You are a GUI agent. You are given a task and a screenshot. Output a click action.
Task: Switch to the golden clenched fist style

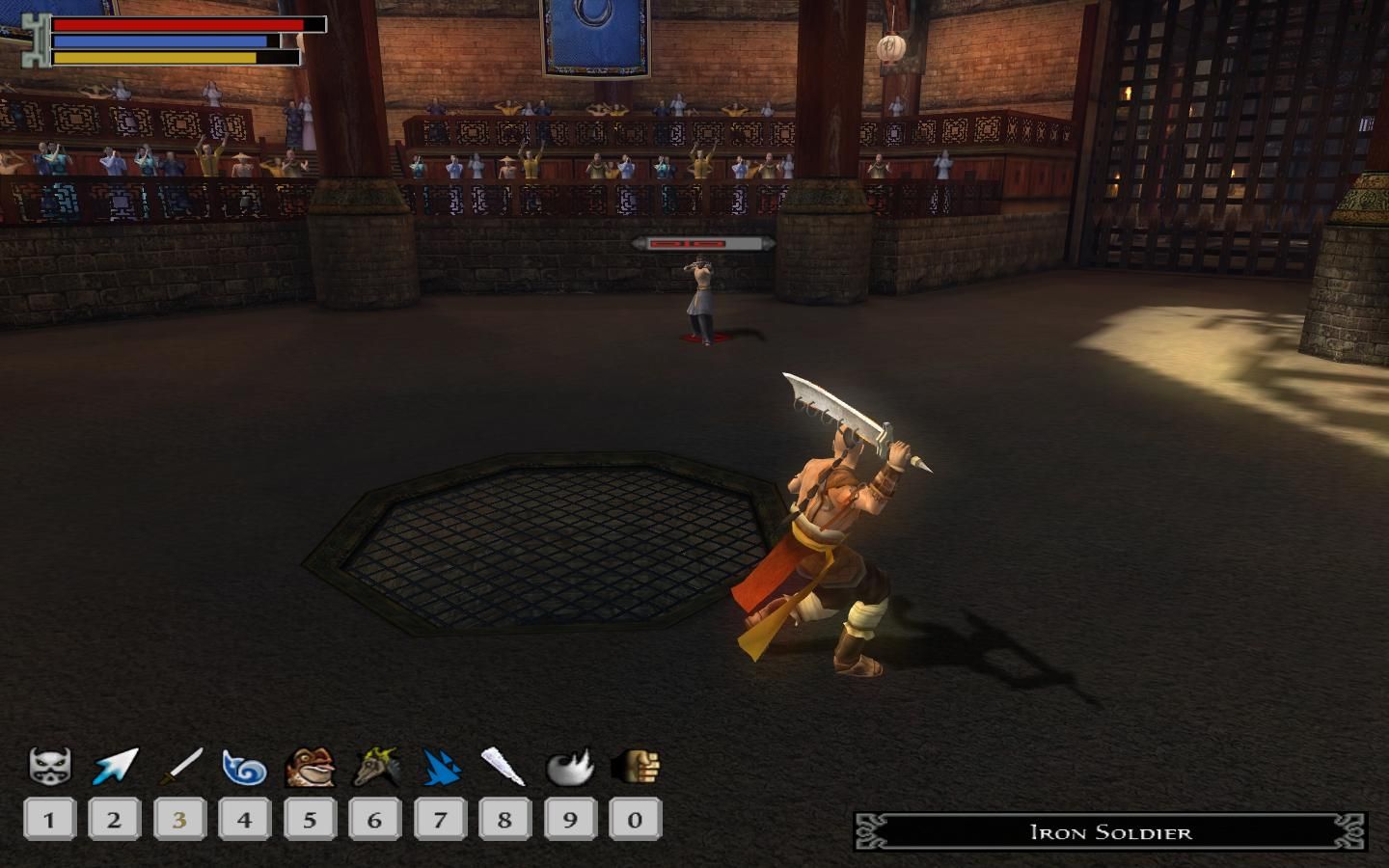pyautogui.click(x=636, y=768)
